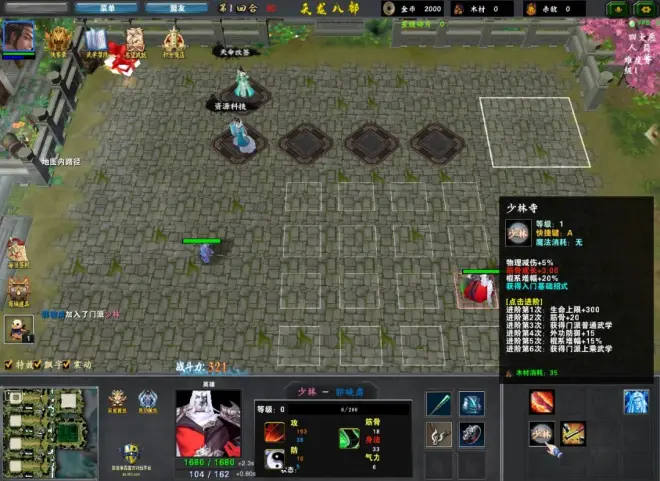
Task: Select the green staff inventory item
Action: click(439, 403)
